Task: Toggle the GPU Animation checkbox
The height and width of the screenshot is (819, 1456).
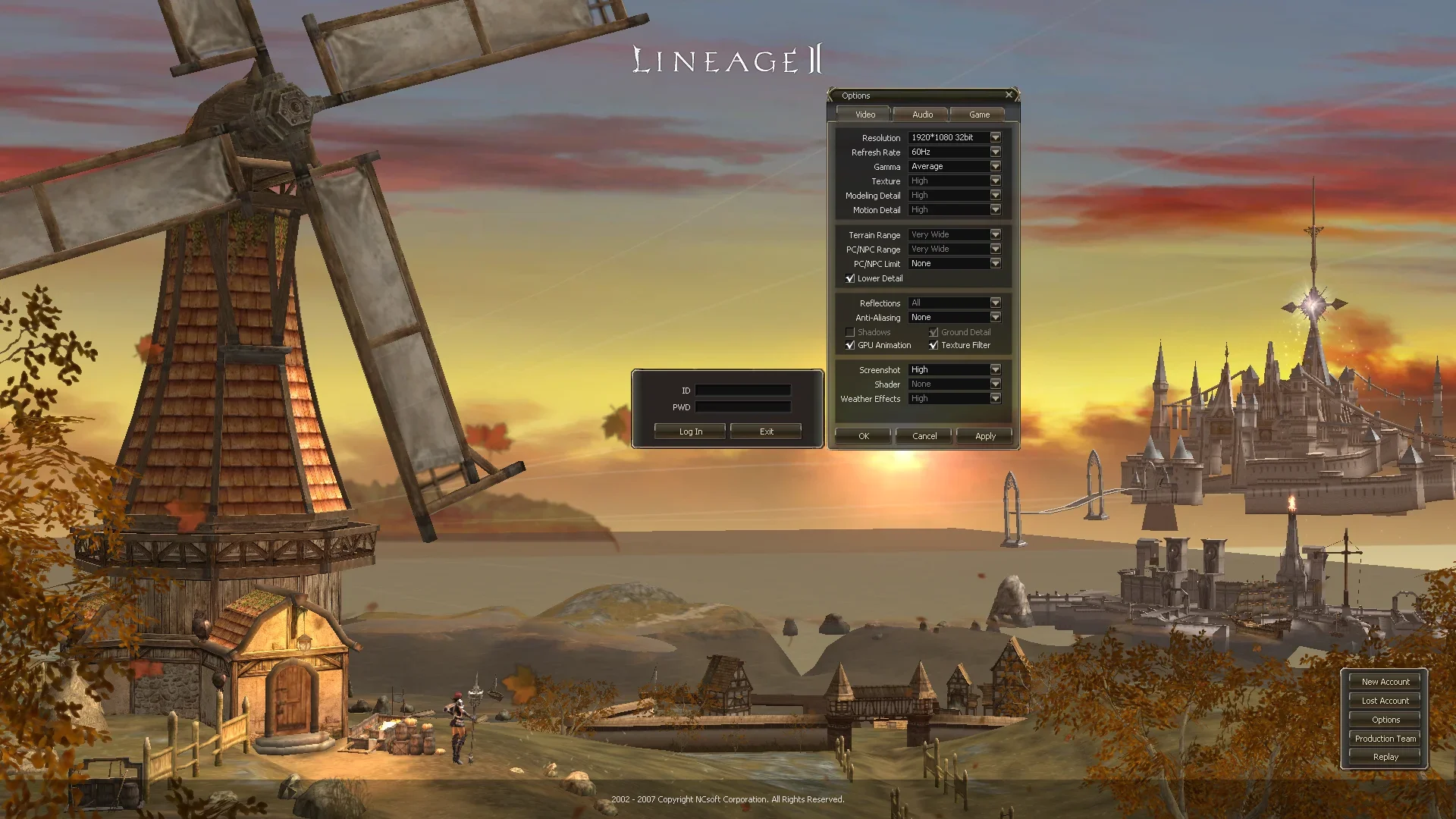Action: (850, 345)
